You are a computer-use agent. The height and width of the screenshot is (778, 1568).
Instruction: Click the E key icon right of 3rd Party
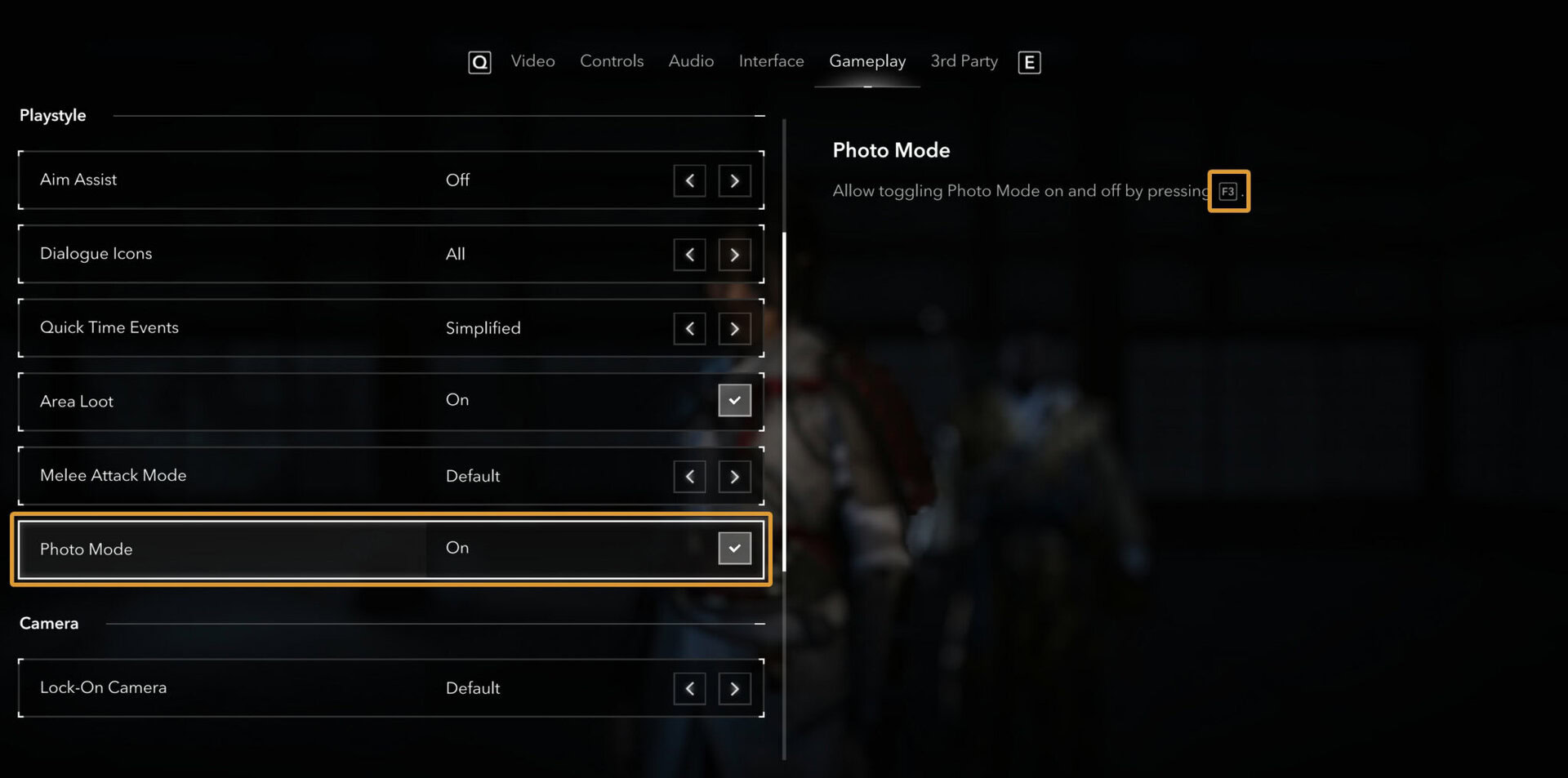[x=1029, y=62]
